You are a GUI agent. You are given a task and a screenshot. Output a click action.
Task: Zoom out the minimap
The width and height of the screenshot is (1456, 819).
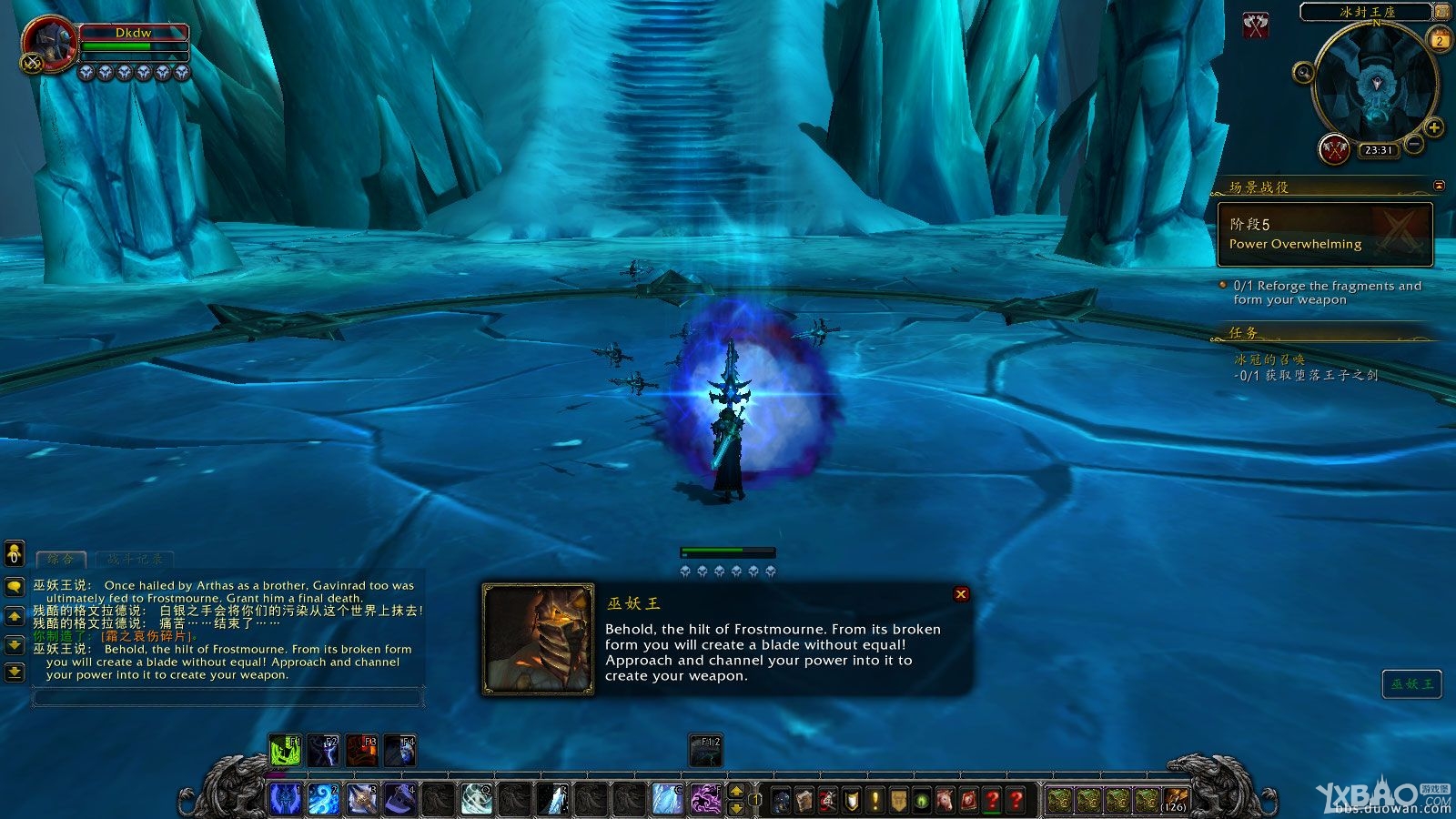tap(1414, 145)
